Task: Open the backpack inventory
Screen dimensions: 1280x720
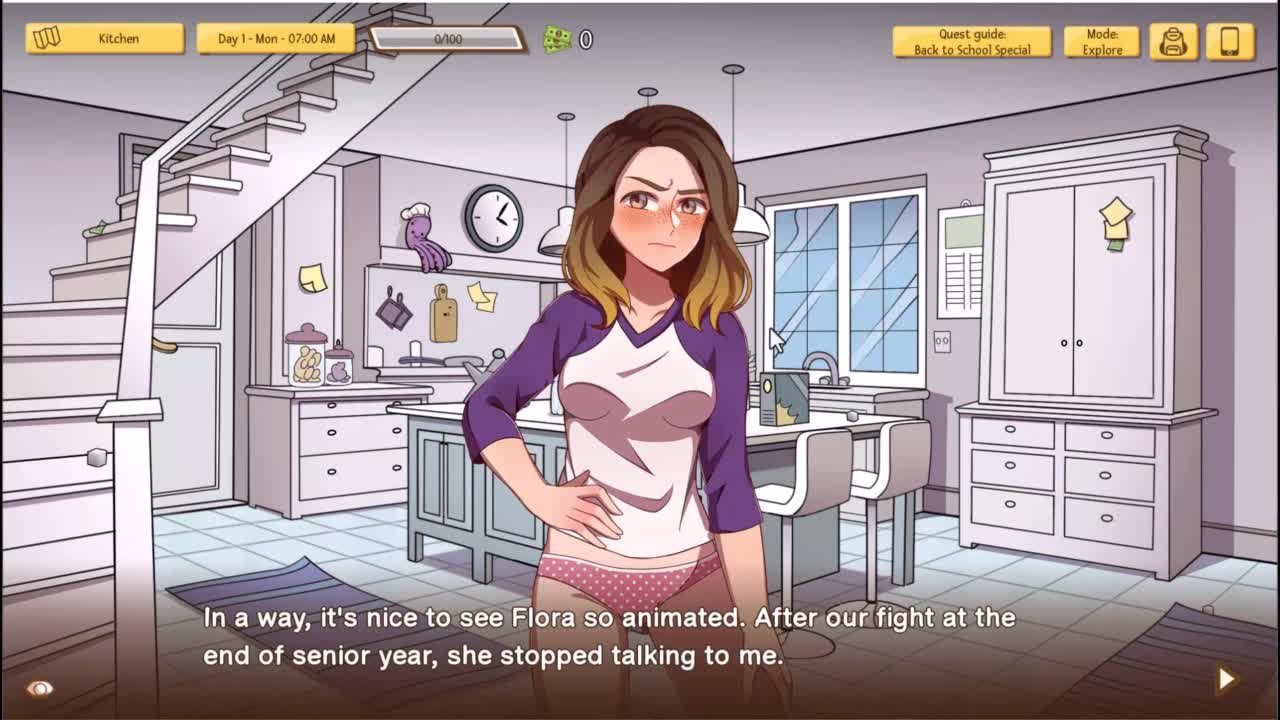Action: click(x=1173, y=42)
